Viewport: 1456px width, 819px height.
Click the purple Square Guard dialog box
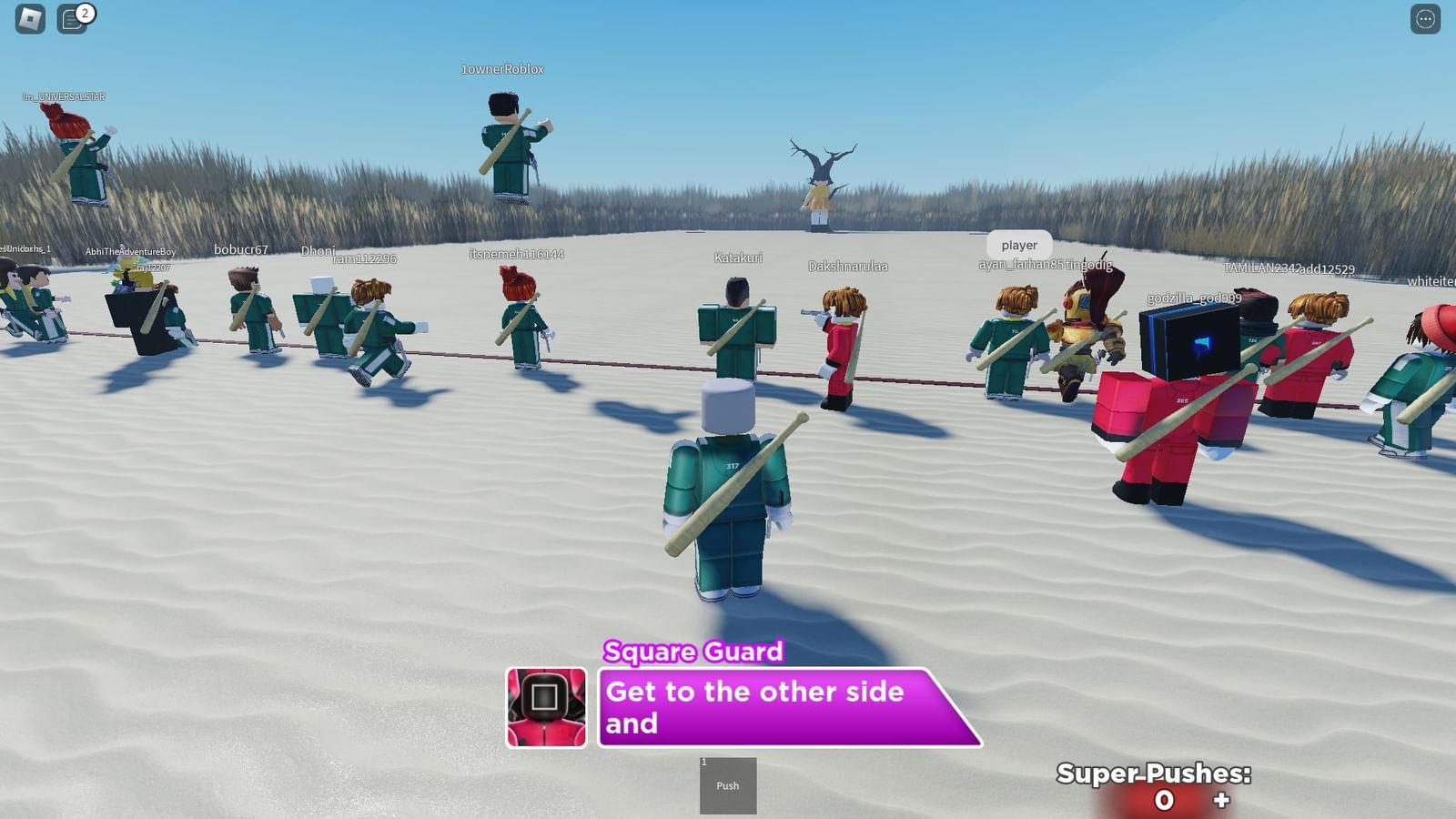coord(785,708)
